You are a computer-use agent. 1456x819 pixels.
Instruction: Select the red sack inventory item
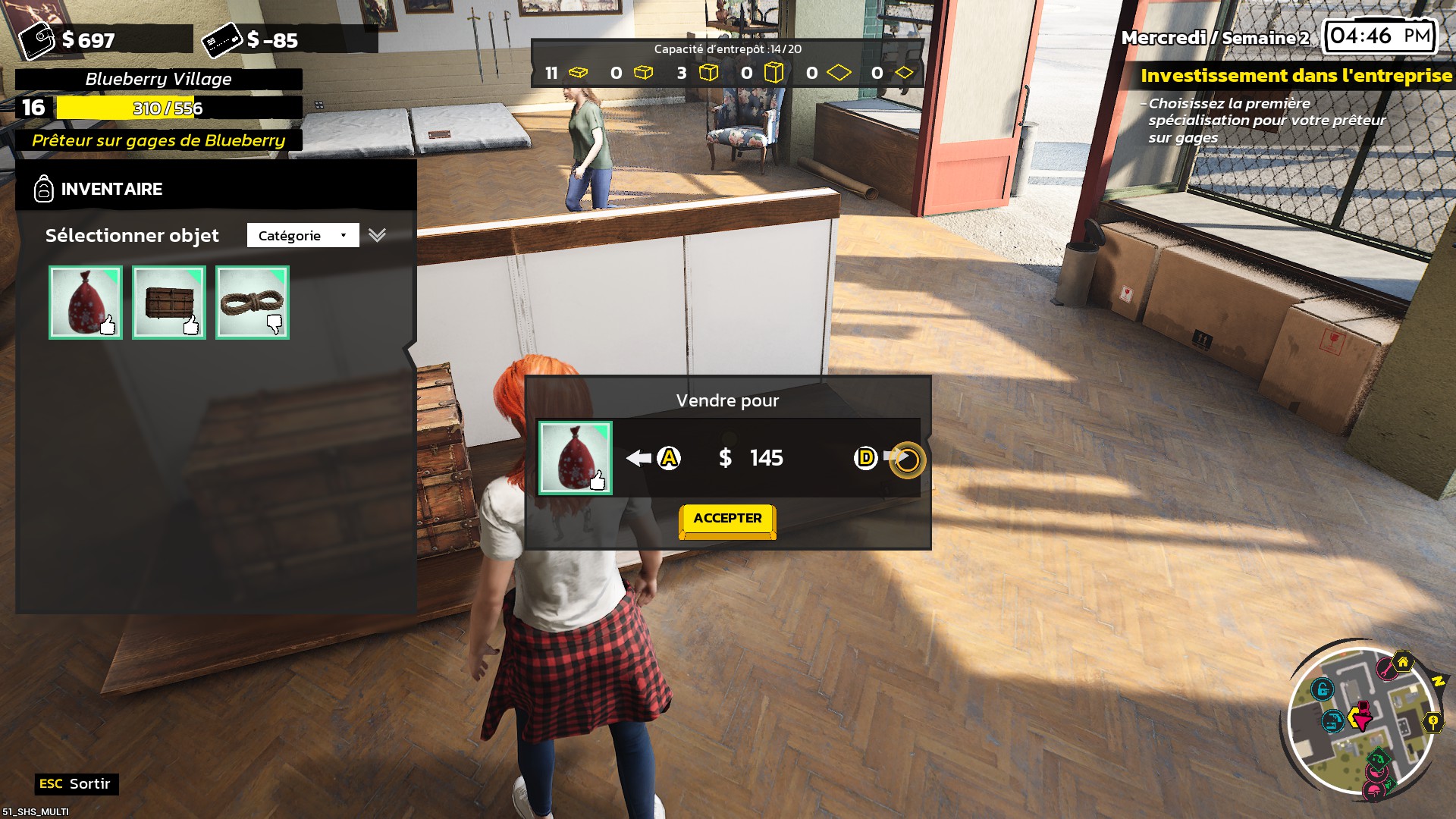[x=86, y=303]
